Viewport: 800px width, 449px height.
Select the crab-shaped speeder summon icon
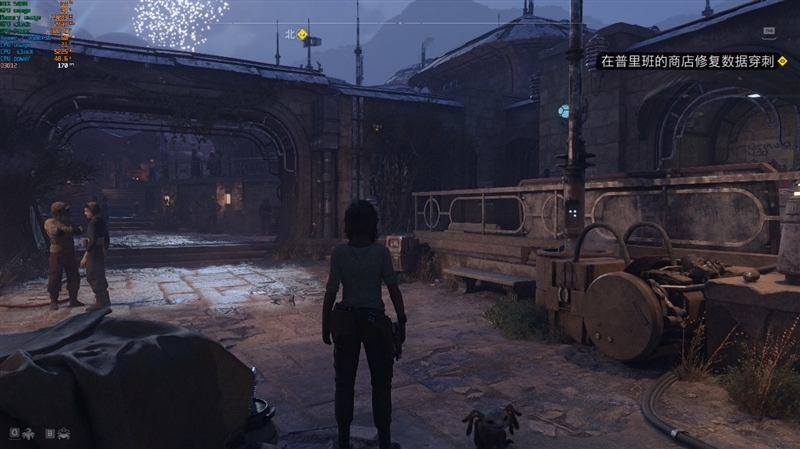(63, 433)
